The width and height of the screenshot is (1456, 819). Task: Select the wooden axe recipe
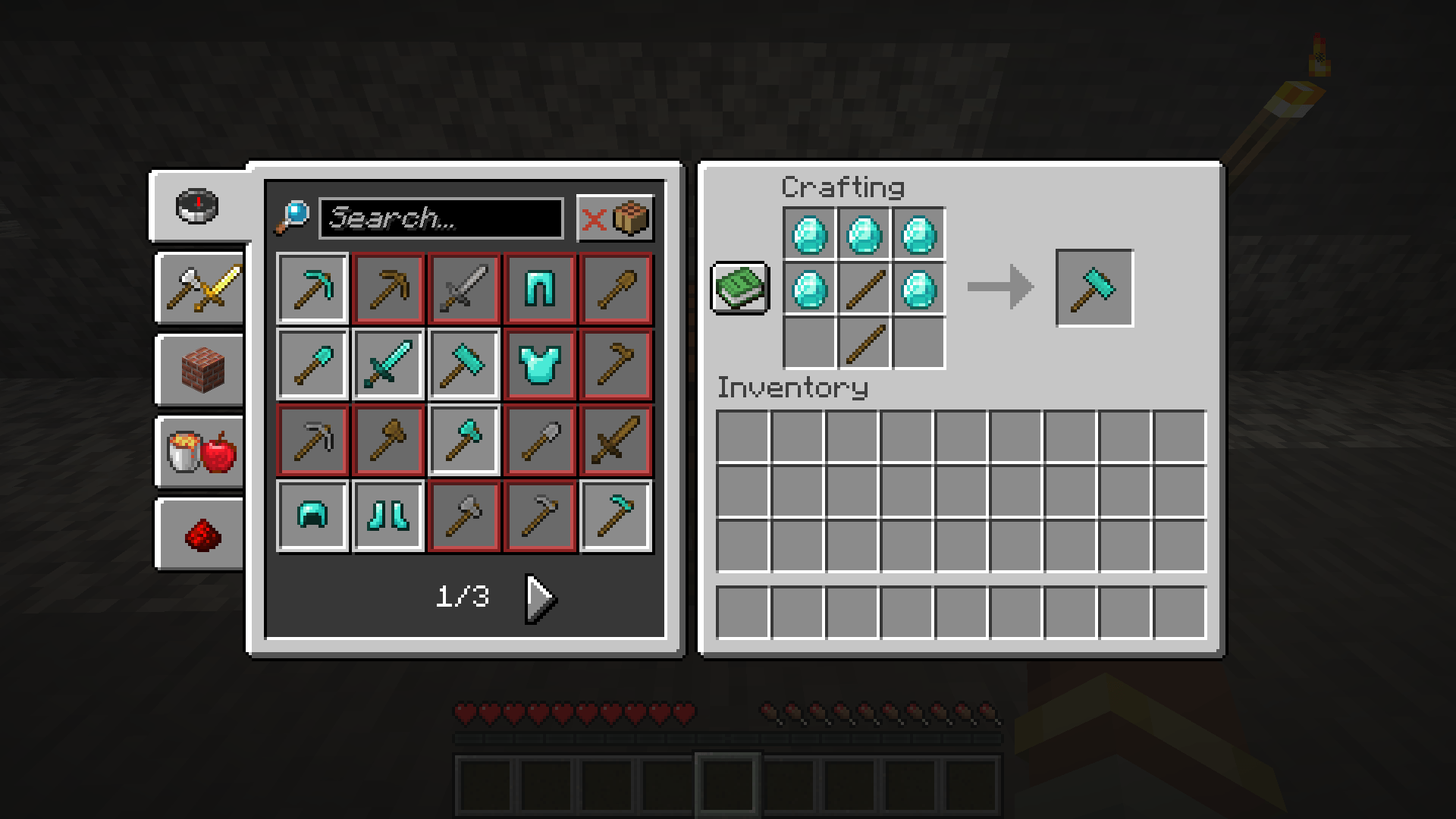tap(388, 440)
